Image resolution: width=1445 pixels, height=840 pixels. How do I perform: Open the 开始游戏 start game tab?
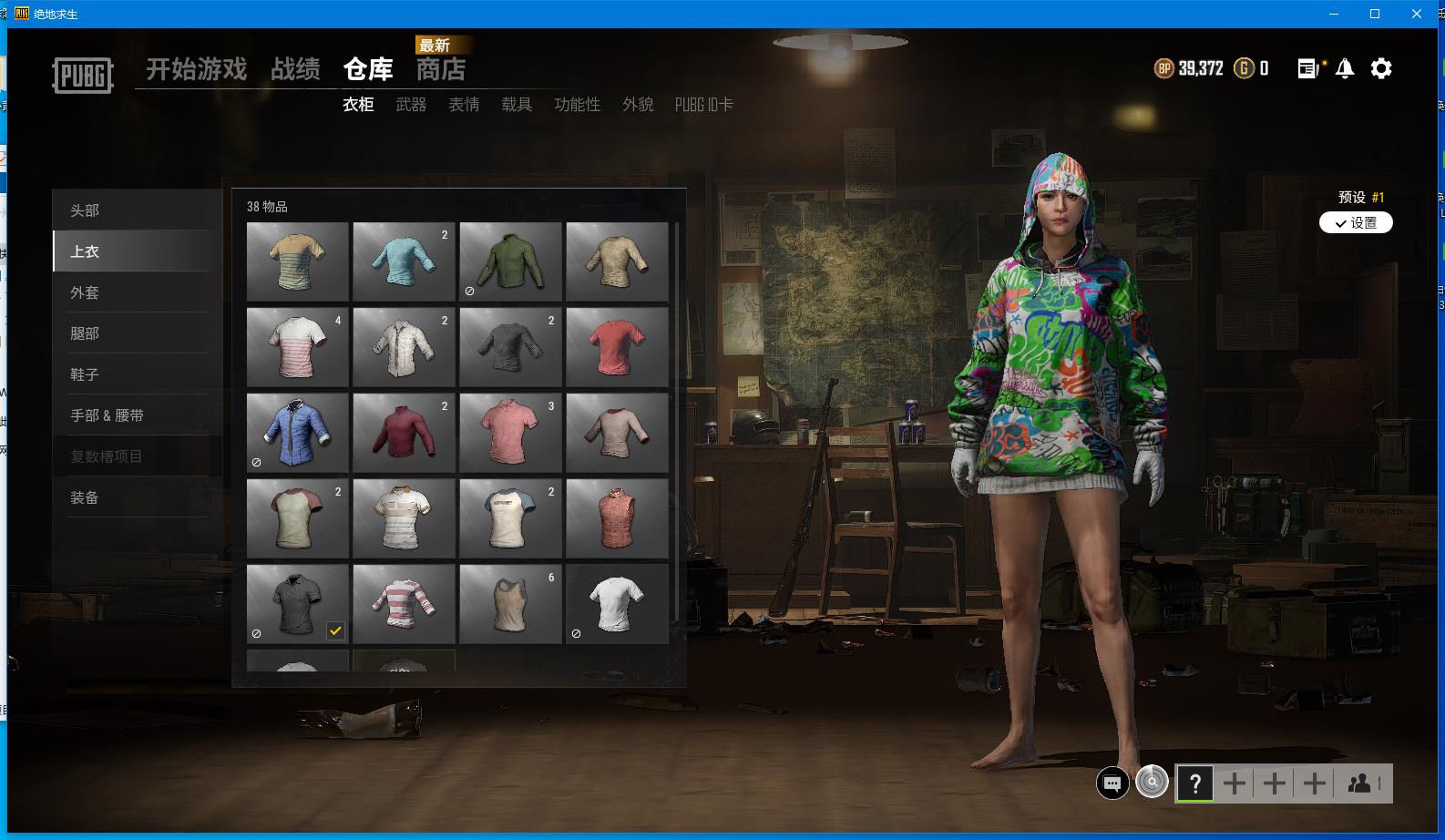pyautogui.click(x=196, y=69)
